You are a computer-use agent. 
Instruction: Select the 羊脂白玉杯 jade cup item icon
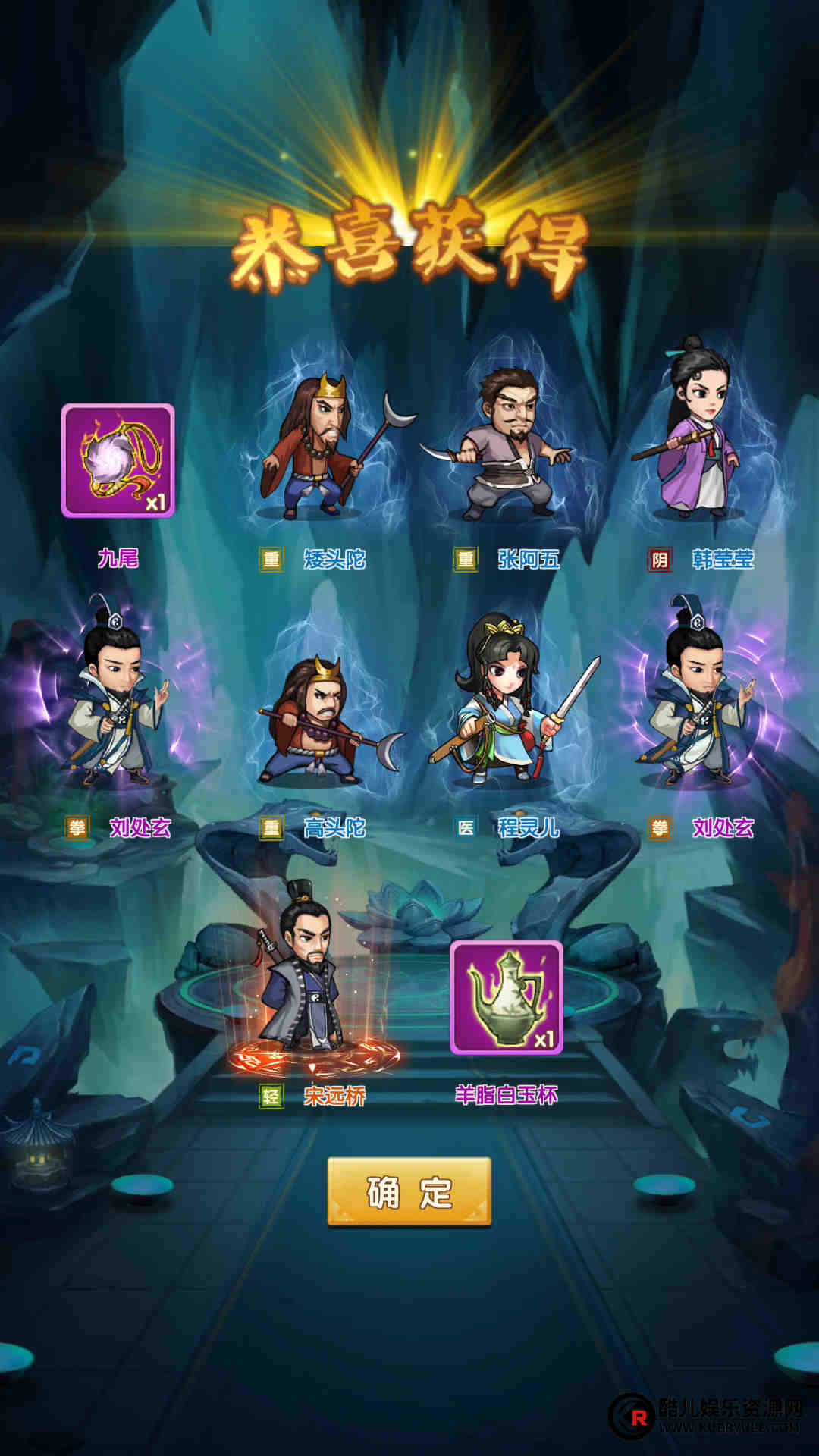point(507,996)
